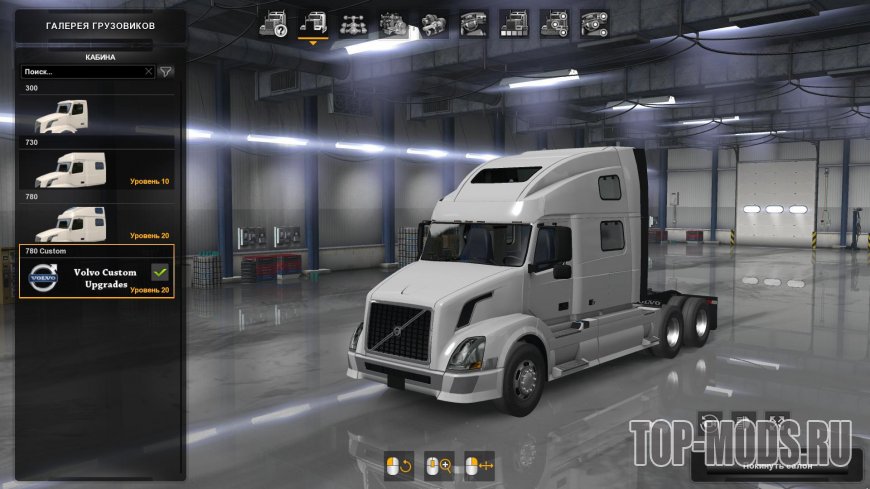Clear the search with the X button

click(149, 72)
